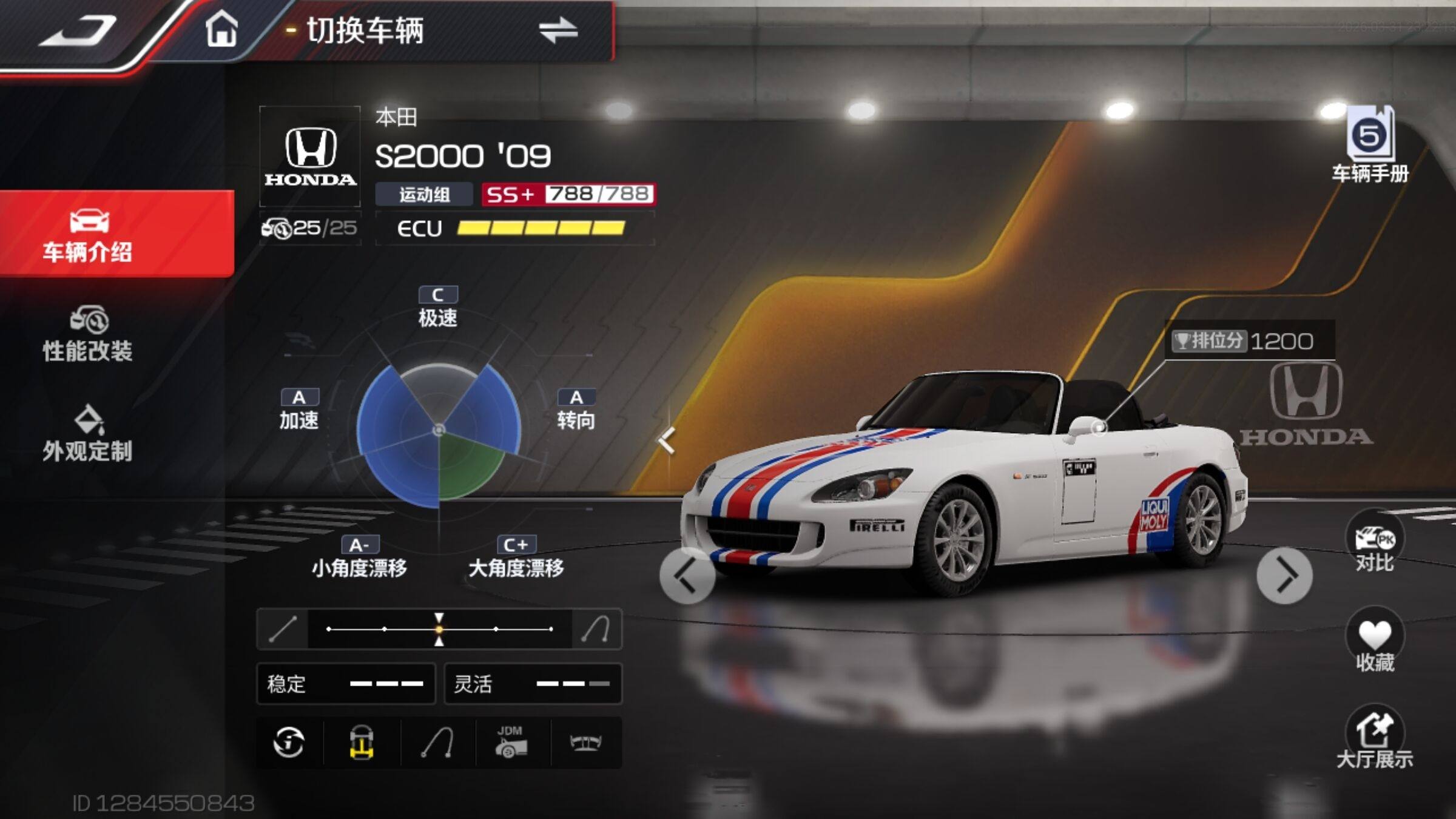Open the 外观定制 appearance customization tab
Screen dimensions: 1456x819
click(88, 434)
